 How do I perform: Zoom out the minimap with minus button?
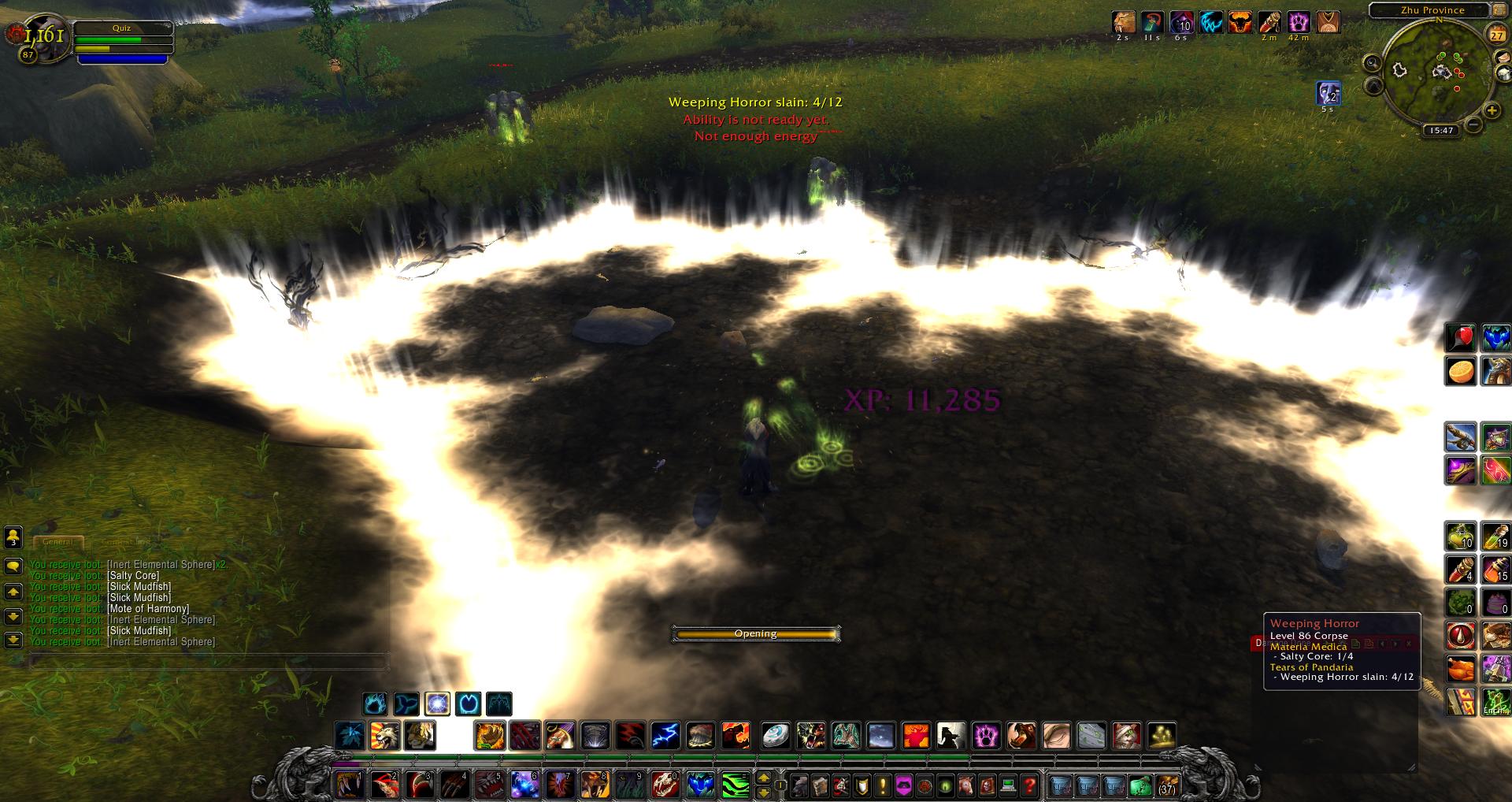click(x=1473, y=124)
